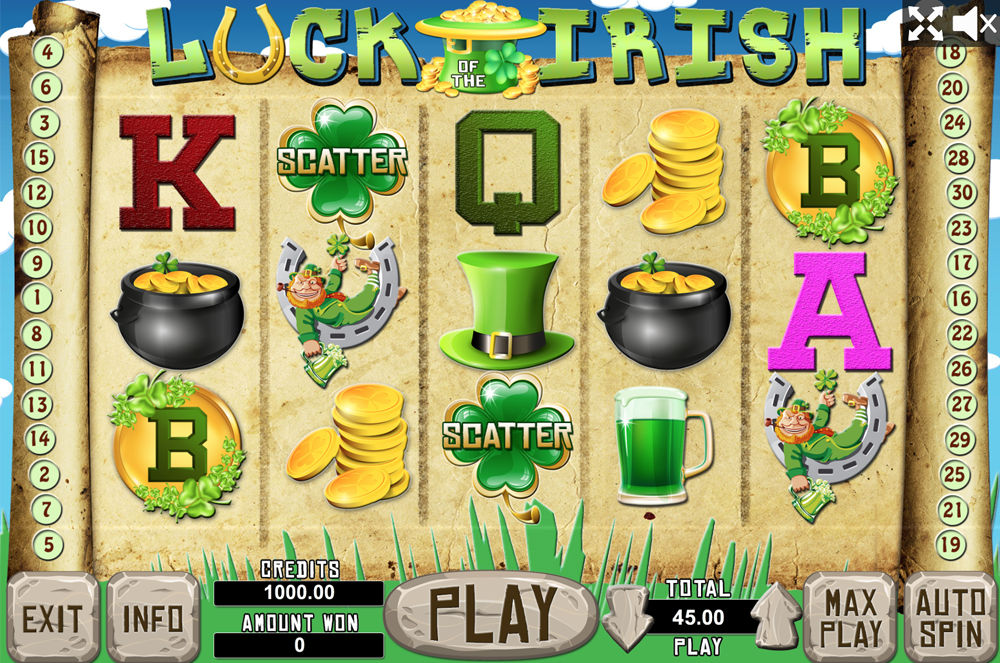1000x663 pixels.
Task: Mute the game sound
Action: pyautogui.click(x=973, y=23)
